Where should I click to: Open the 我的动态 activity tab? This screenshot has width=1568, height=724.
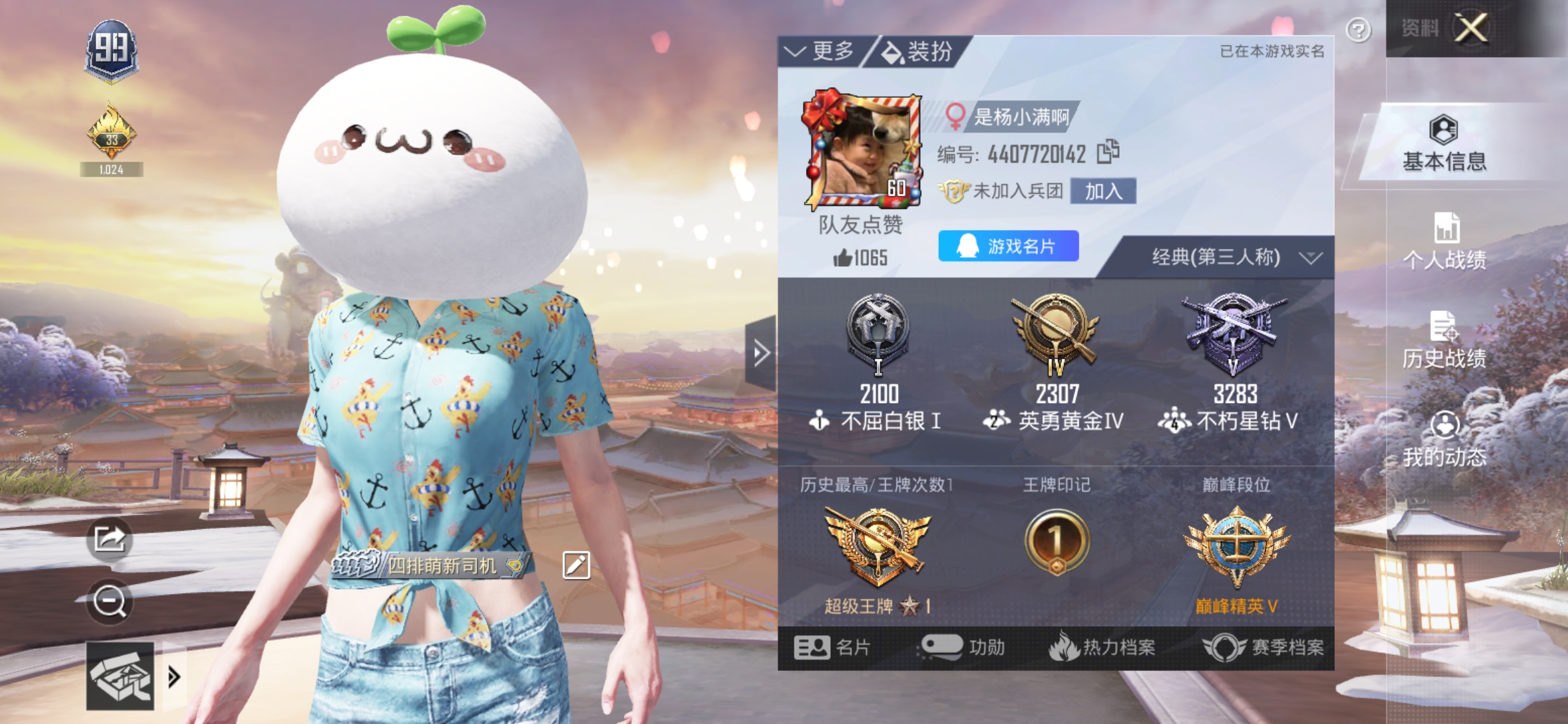(1444, 438)
